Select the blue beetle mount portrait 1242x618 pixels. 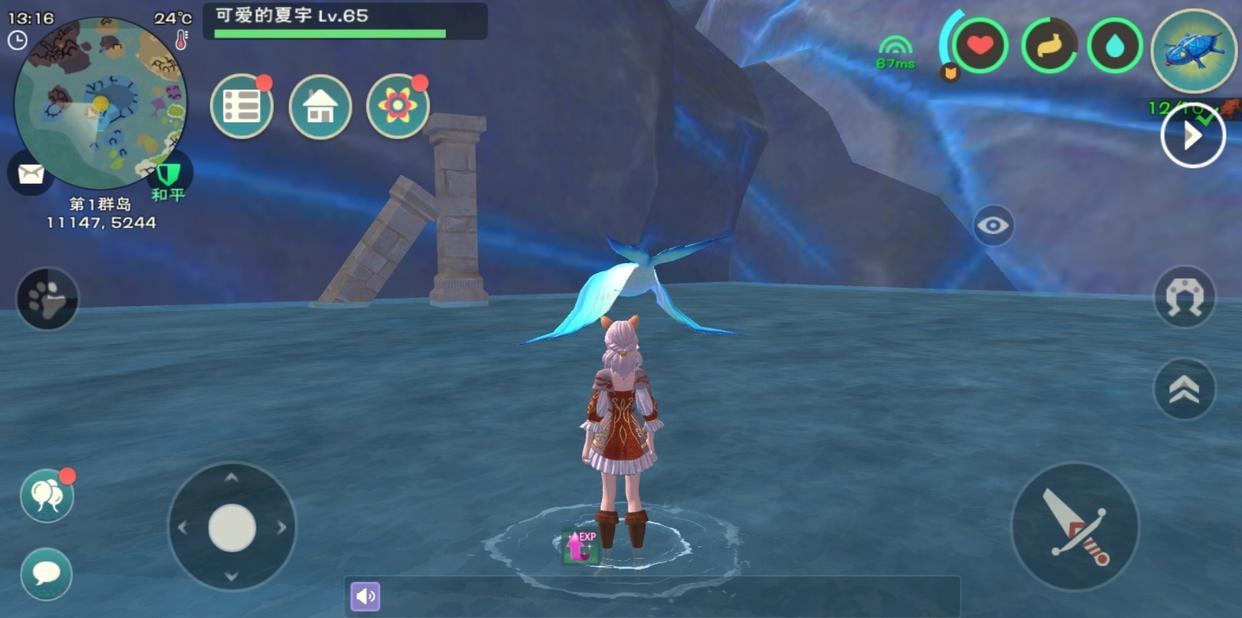(1194, 51)
